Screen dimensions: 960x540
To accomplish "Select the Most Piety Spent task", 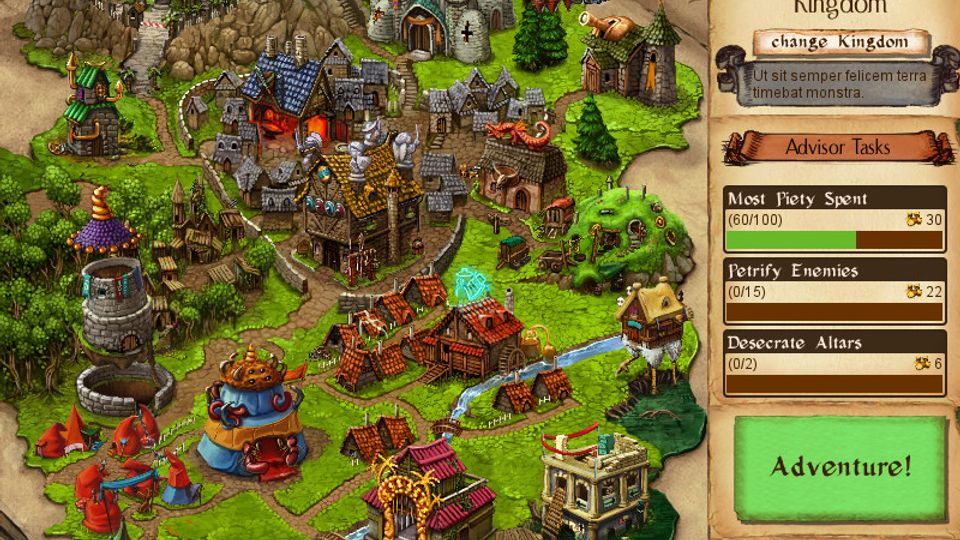I will (x=834, y=219).
